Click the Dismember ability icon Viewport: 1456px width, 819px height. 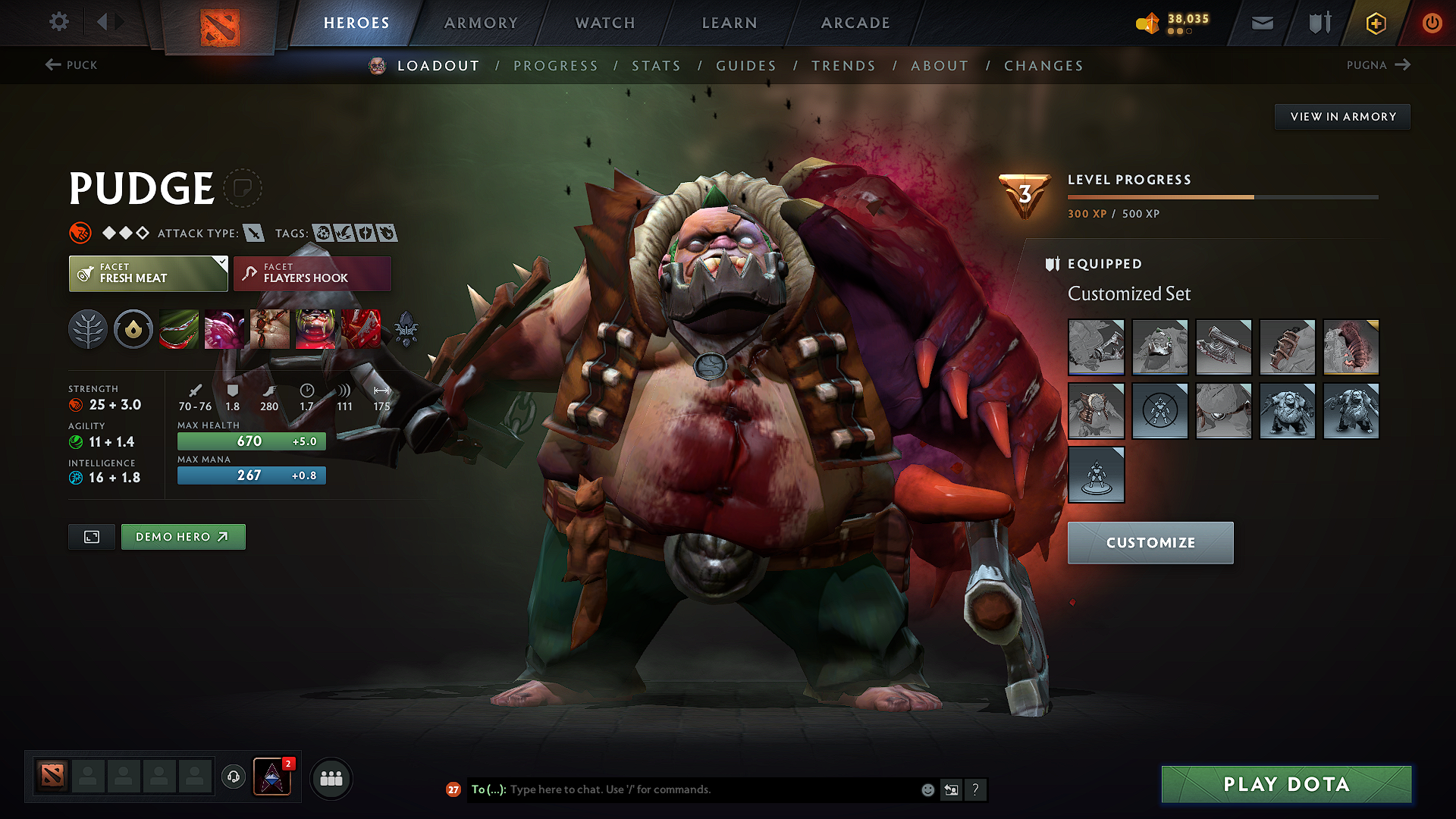pyautogui.click(x=315, y=329)
